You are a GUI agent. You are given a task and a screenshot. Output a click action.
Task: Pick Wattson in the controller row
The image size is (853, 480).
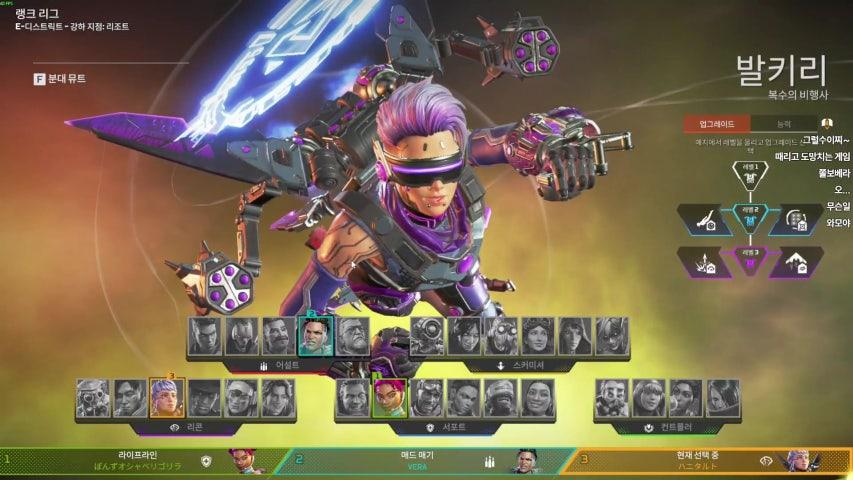(x=649, y=397)
